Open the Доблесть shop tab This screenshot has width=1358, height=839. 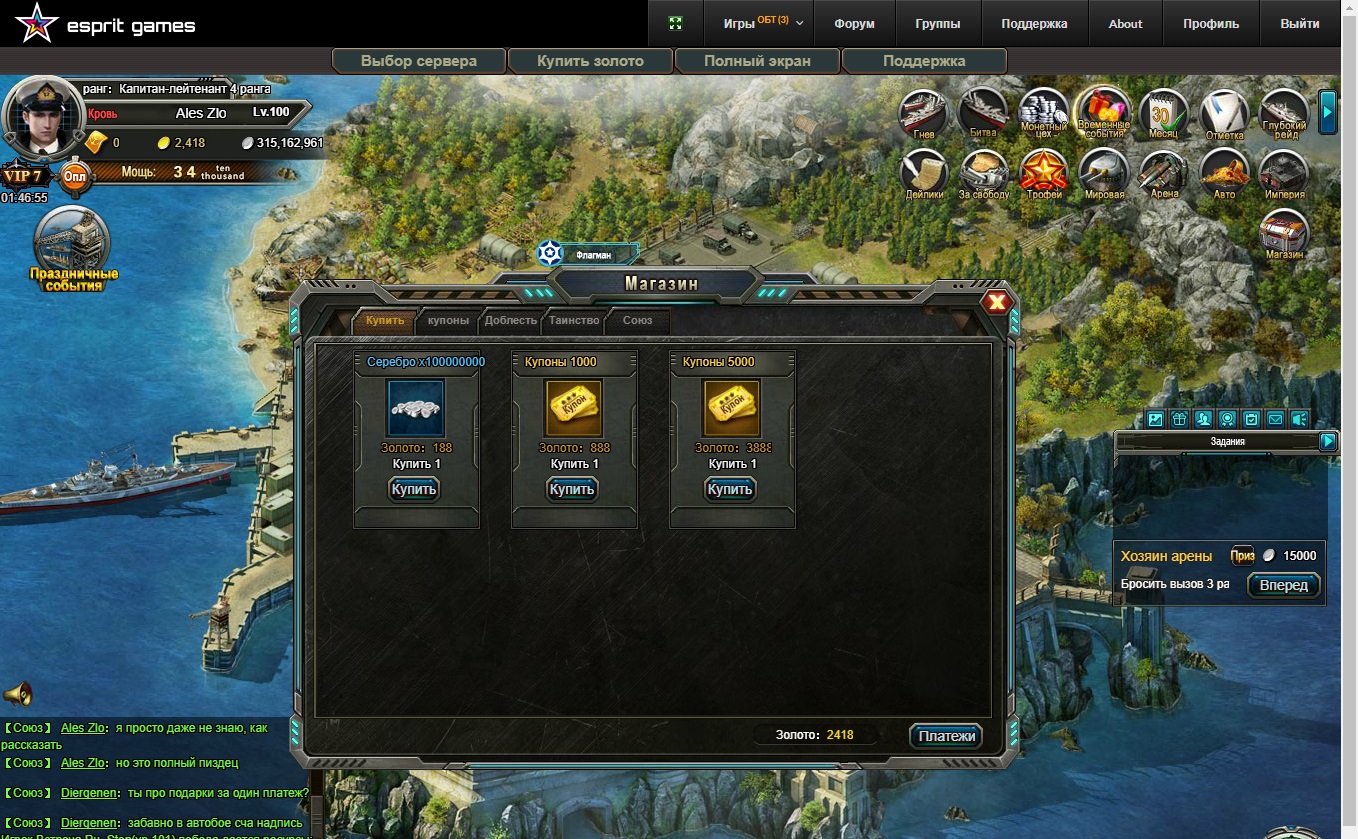point(510,321)
